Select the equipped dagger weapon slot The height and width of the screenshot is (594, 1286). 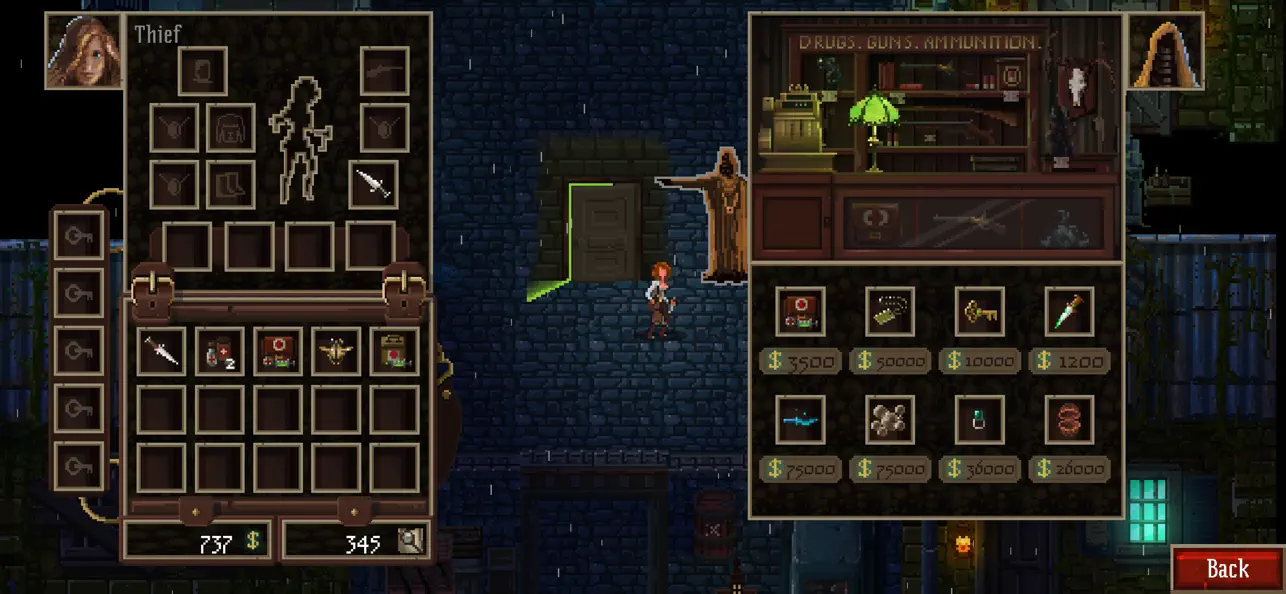click(374, 184)
